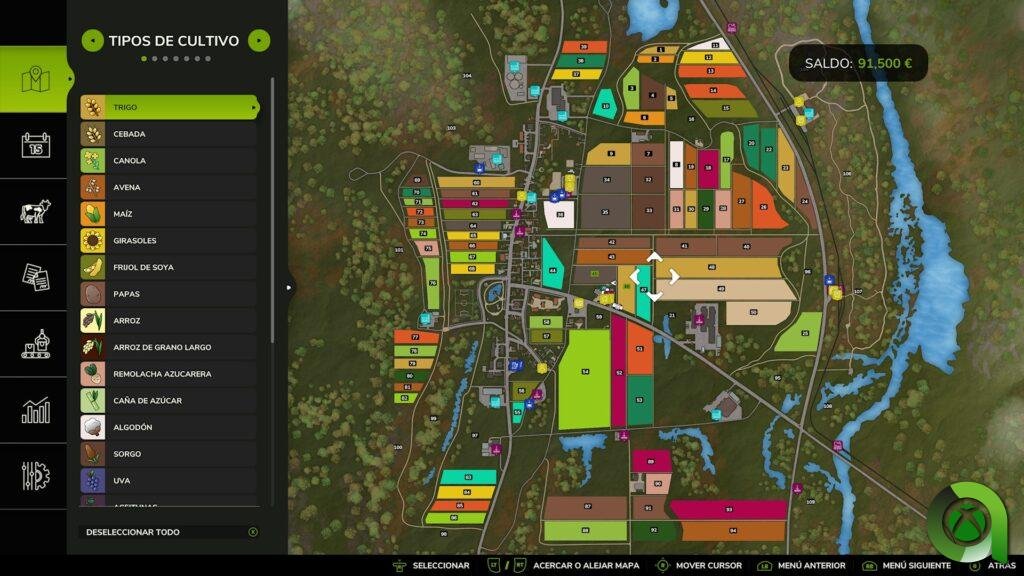Go to previous map filter page arrow
Screen dimensions: 1024x576
[92, 41]
